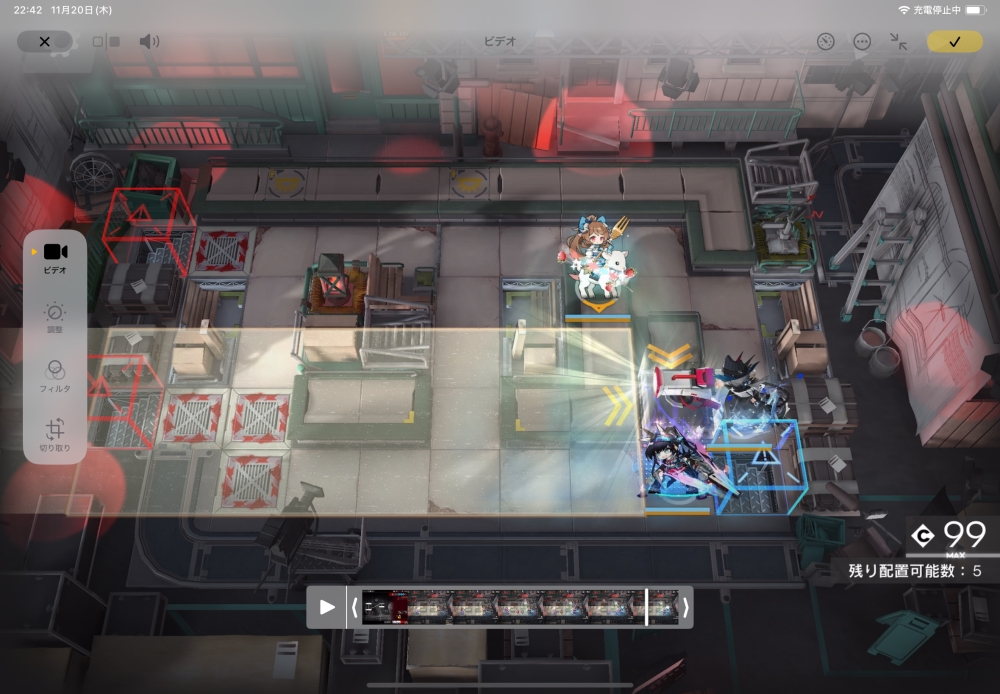Toggle the video sound speaker icon
The width and height of the screenshot is (1000, 694).
coord(149,41)
